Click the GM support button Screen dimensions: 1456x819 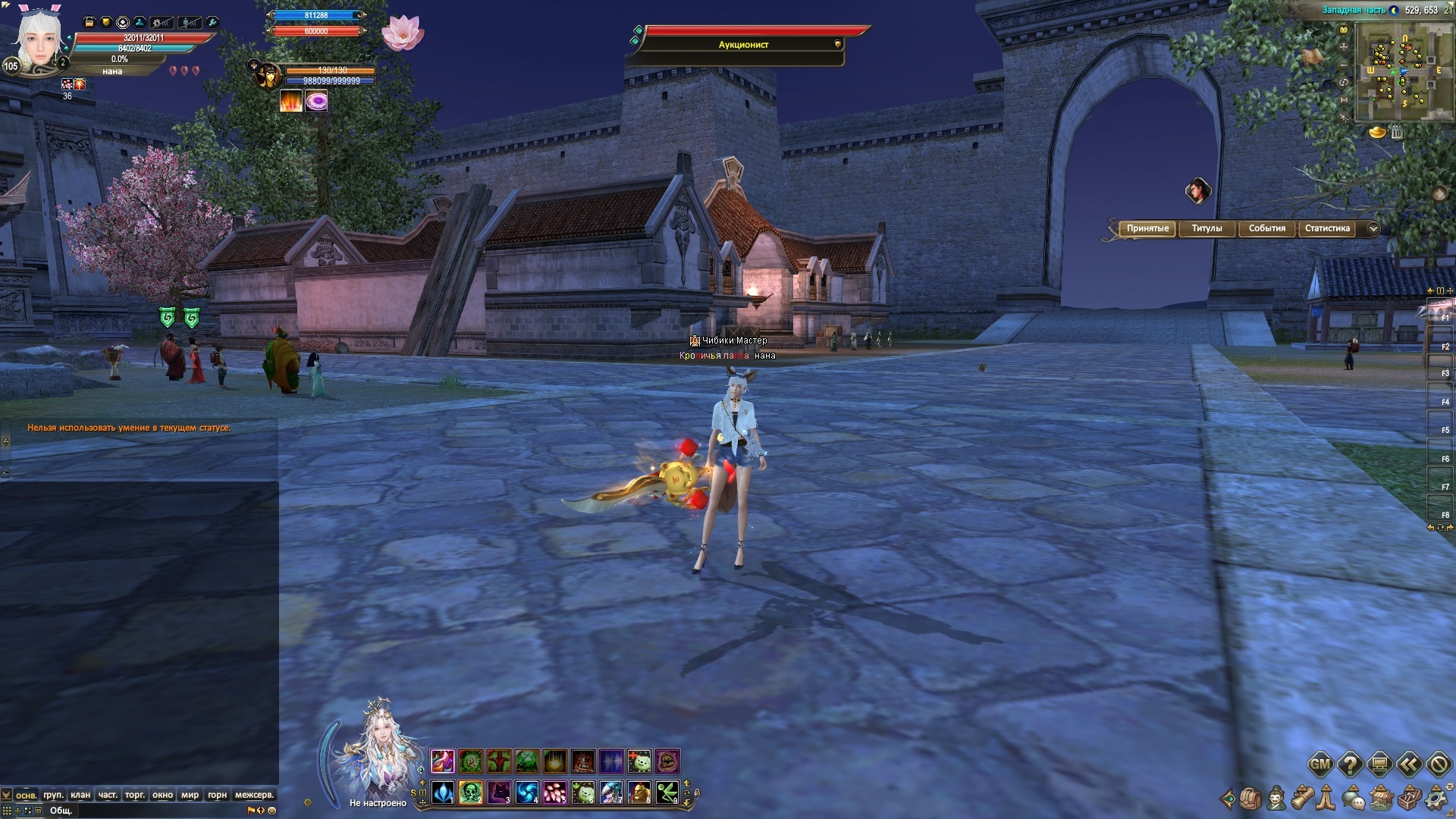click(1320, 764)
